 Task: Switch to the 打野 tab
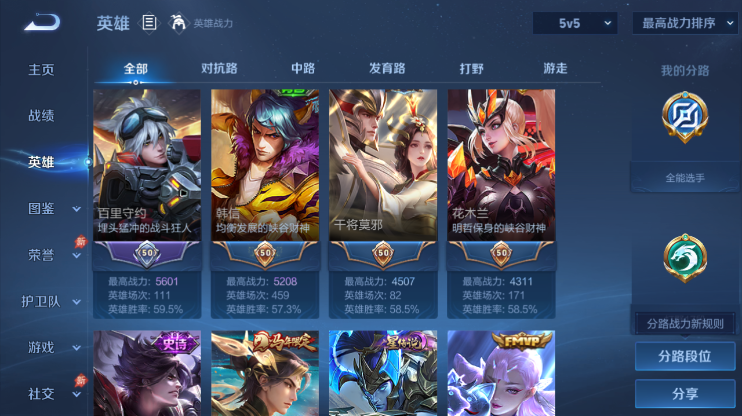471,69
